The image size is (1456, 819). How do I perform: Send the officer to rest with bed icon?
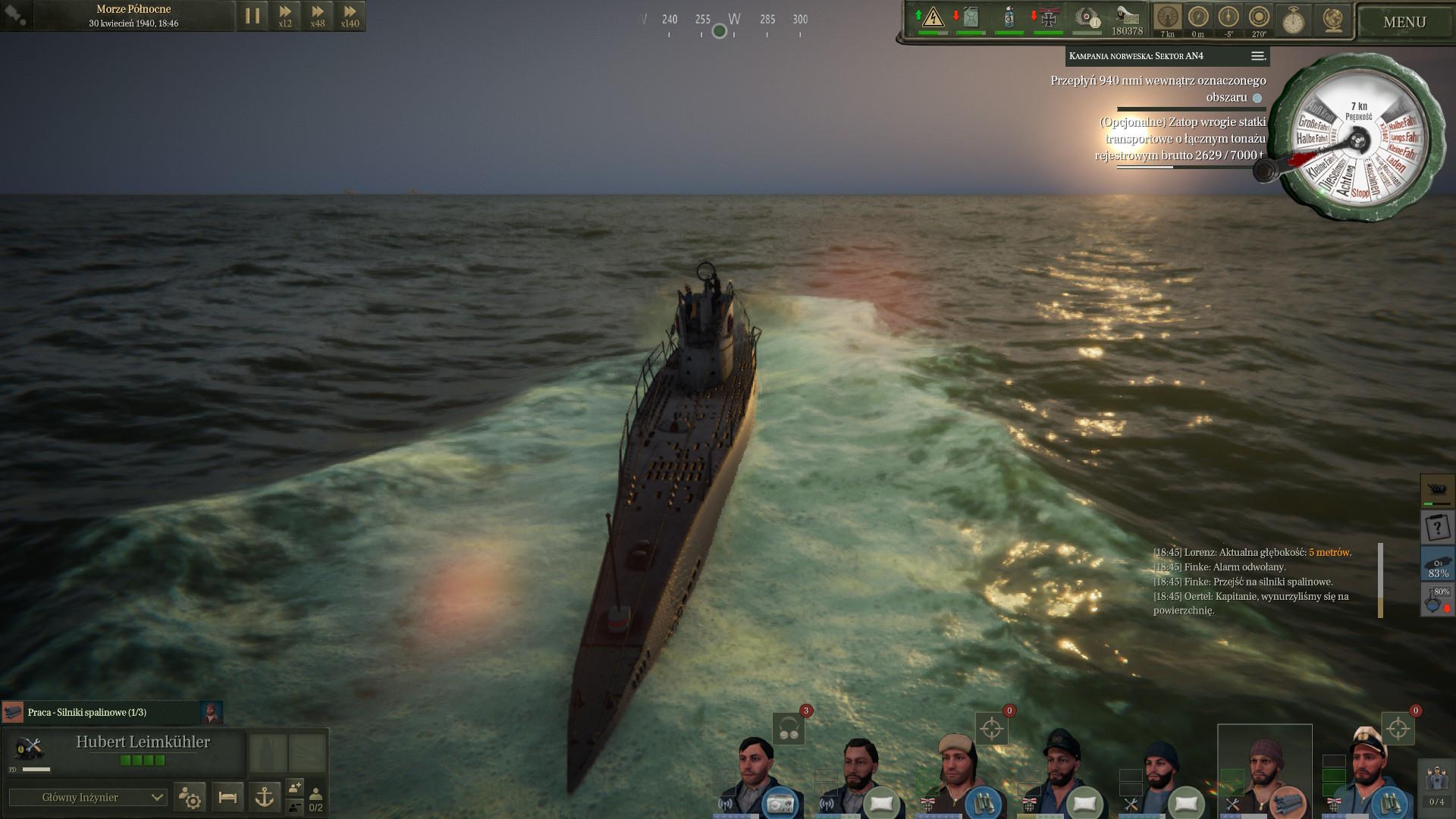pos(227,797)
